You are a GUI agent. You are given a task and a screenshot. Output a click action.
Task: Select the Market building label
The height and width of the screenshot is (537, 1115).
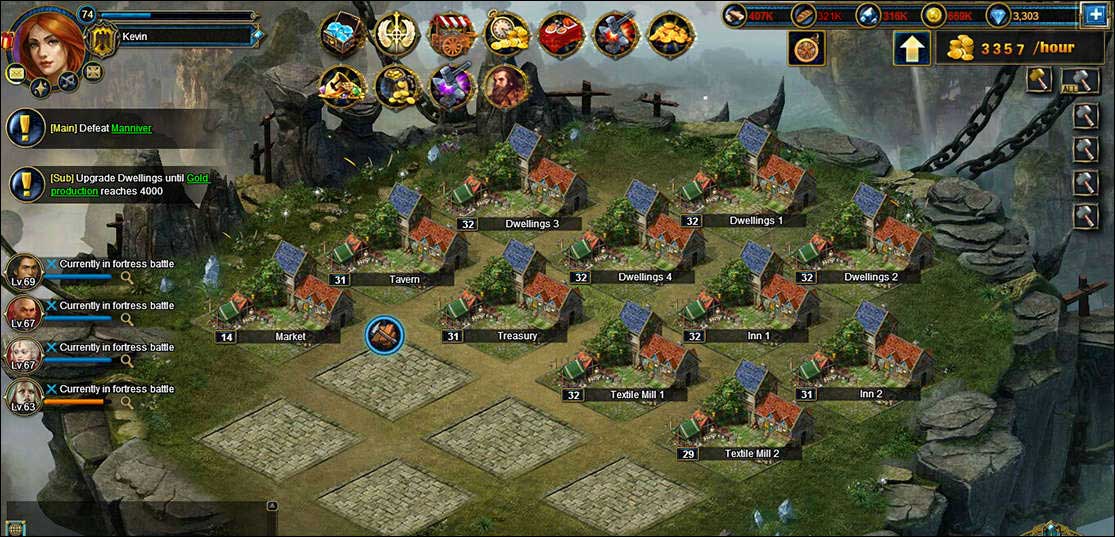(290, 337)
